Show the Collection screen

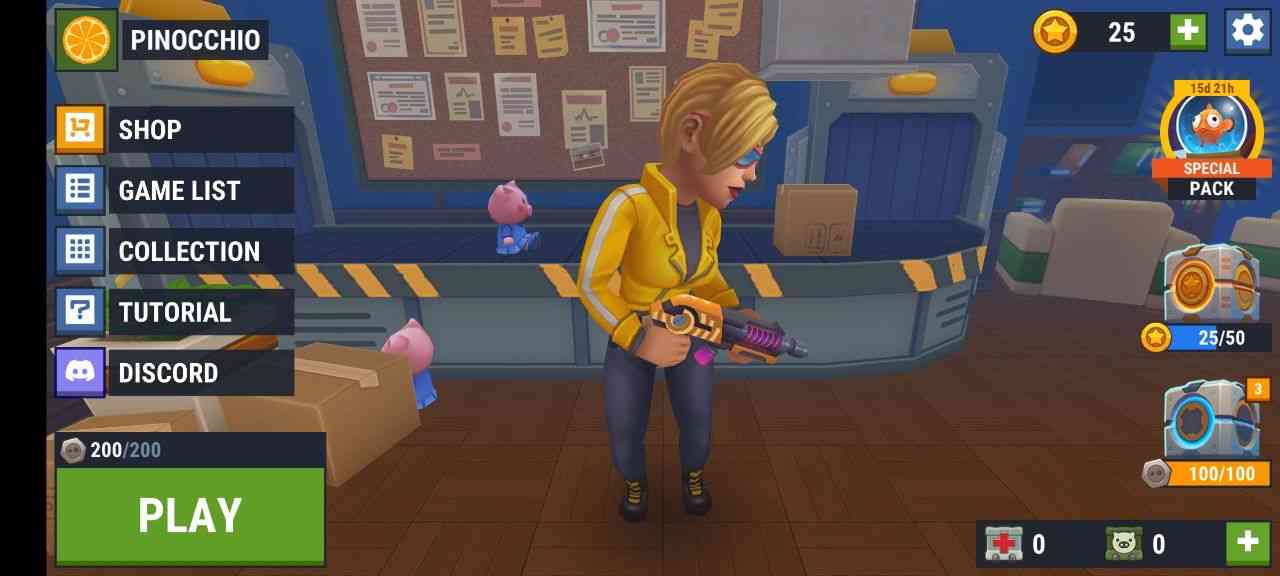(175, 252)
